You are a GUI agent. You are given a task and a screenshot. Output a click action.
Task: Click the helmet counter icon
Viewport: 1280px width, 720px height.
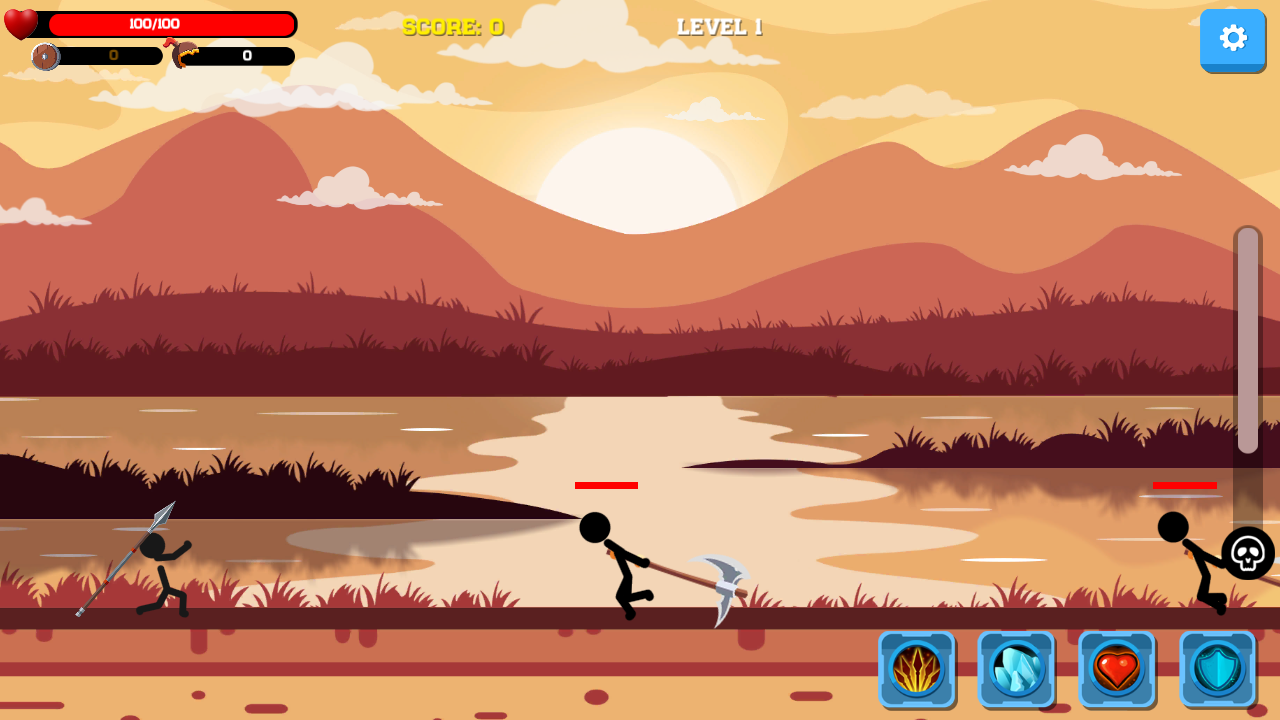coord(185,55)
